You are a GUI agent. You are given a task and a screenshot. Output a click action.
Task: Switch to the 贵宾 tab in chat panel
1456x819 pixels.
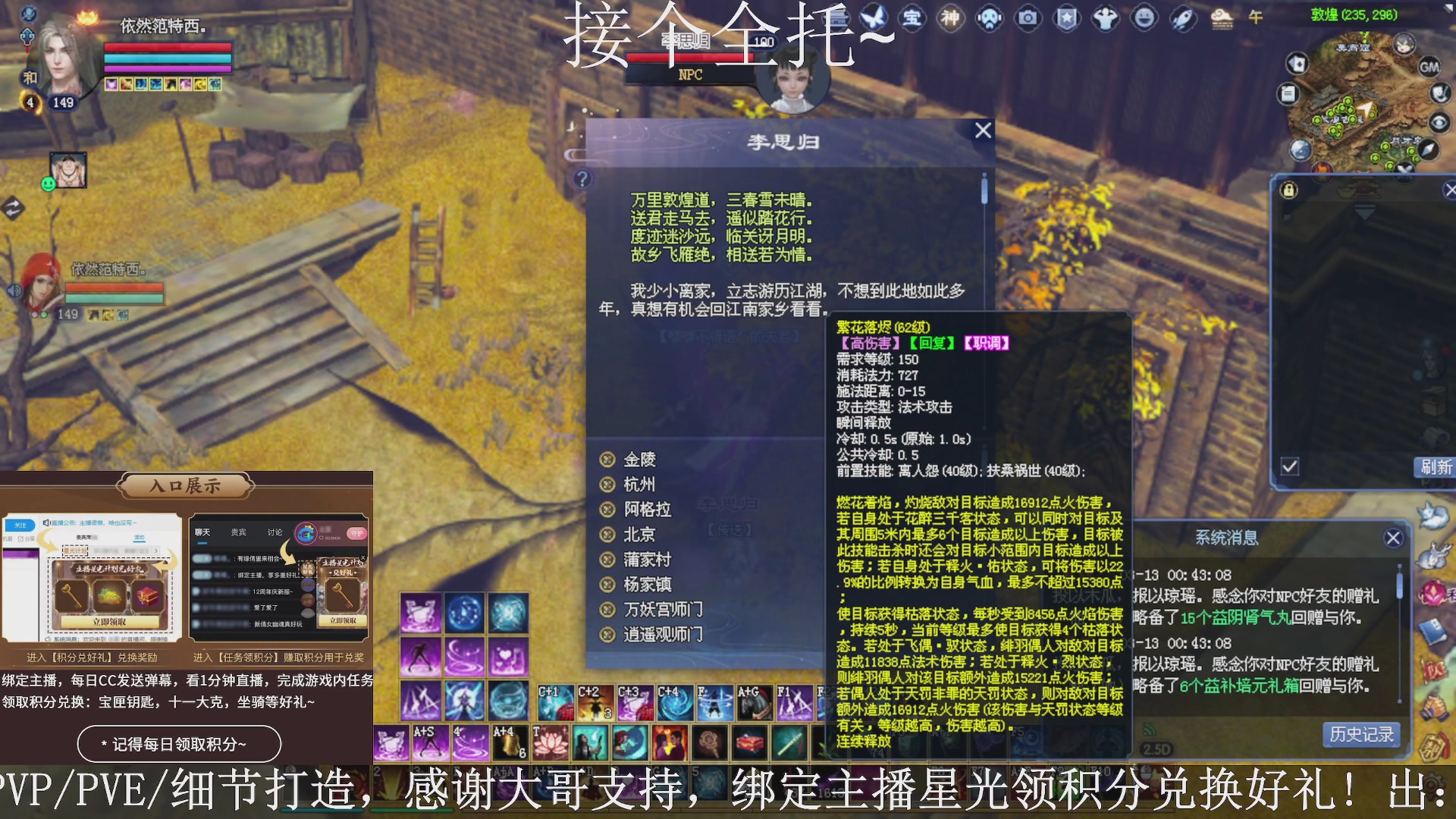(238, 532)
